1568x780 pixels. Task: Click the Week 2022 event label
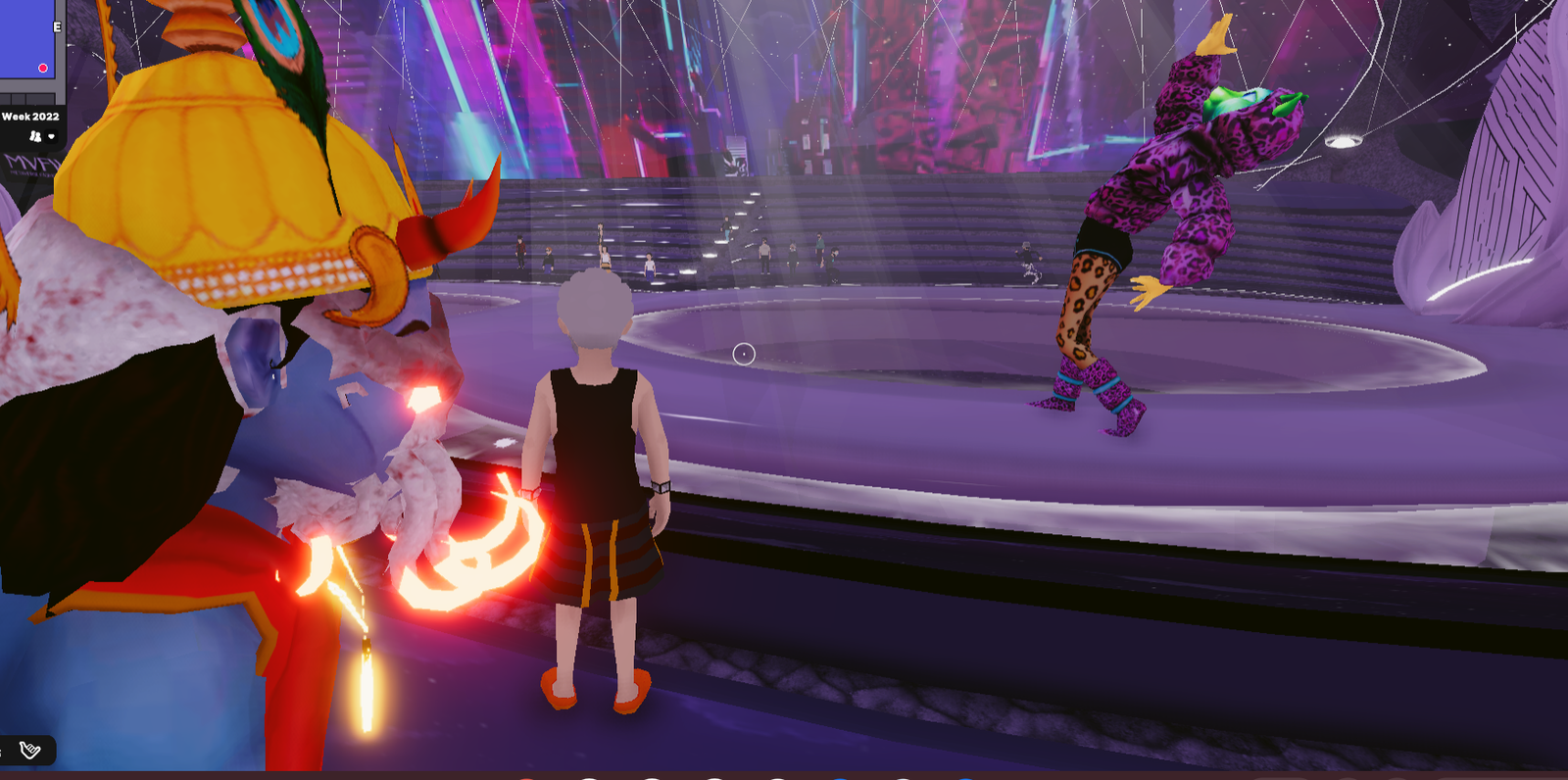30,116
